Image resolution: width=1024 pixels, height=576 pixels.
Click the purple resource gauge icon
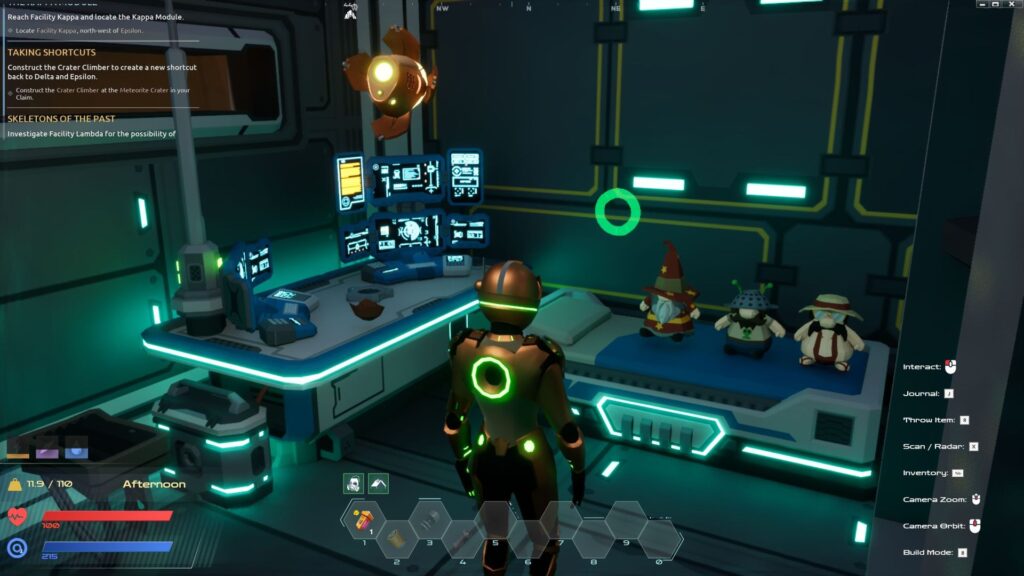(x=48, y=449)
